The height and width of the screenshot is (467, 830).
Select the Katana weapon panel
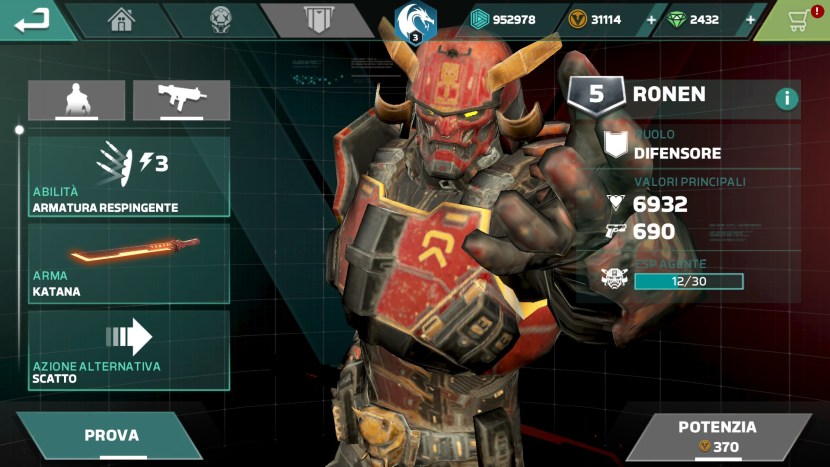click(x=129, y=263)
